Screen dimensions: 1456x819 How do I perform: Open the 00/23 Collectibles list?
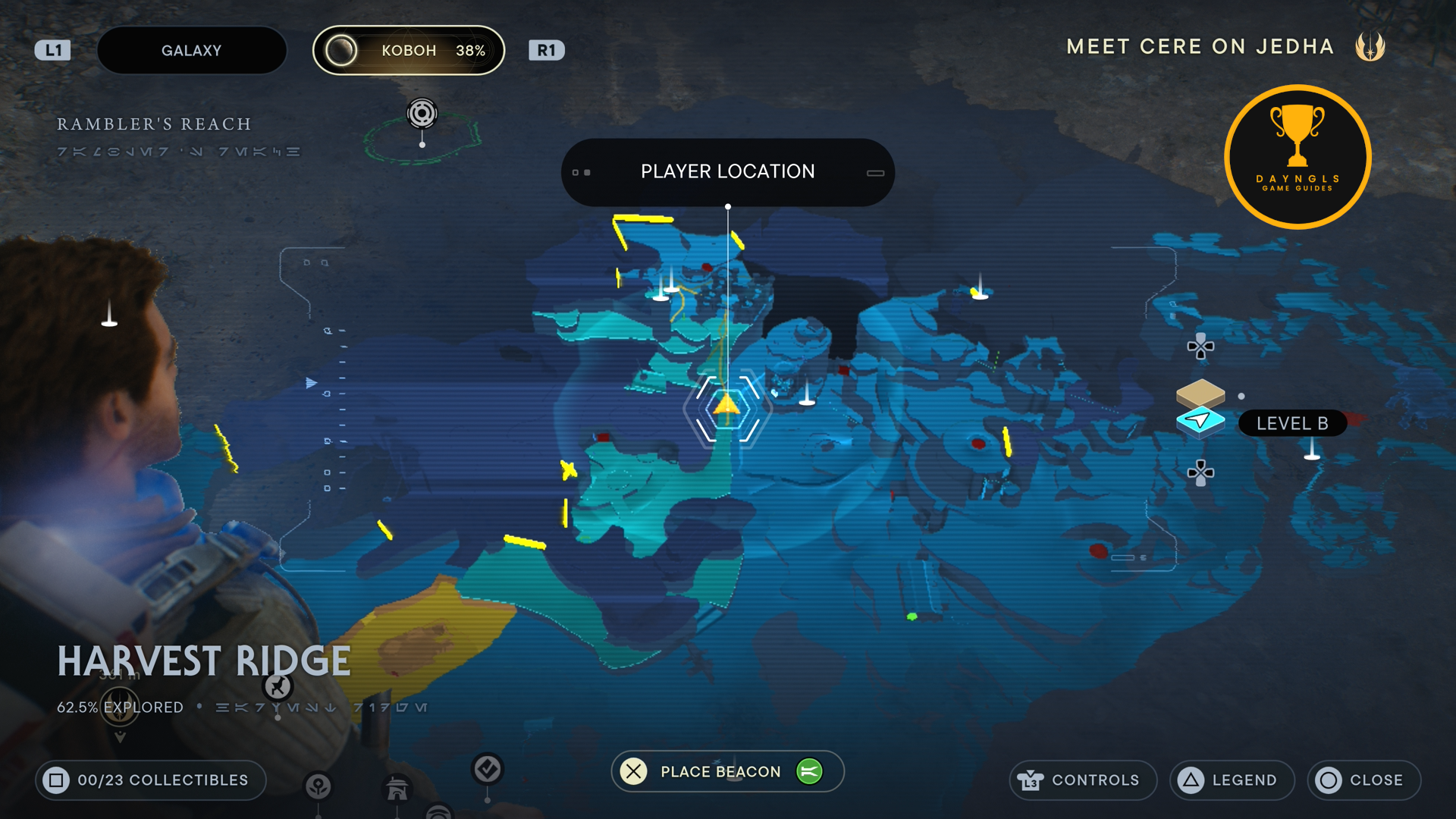150,780
